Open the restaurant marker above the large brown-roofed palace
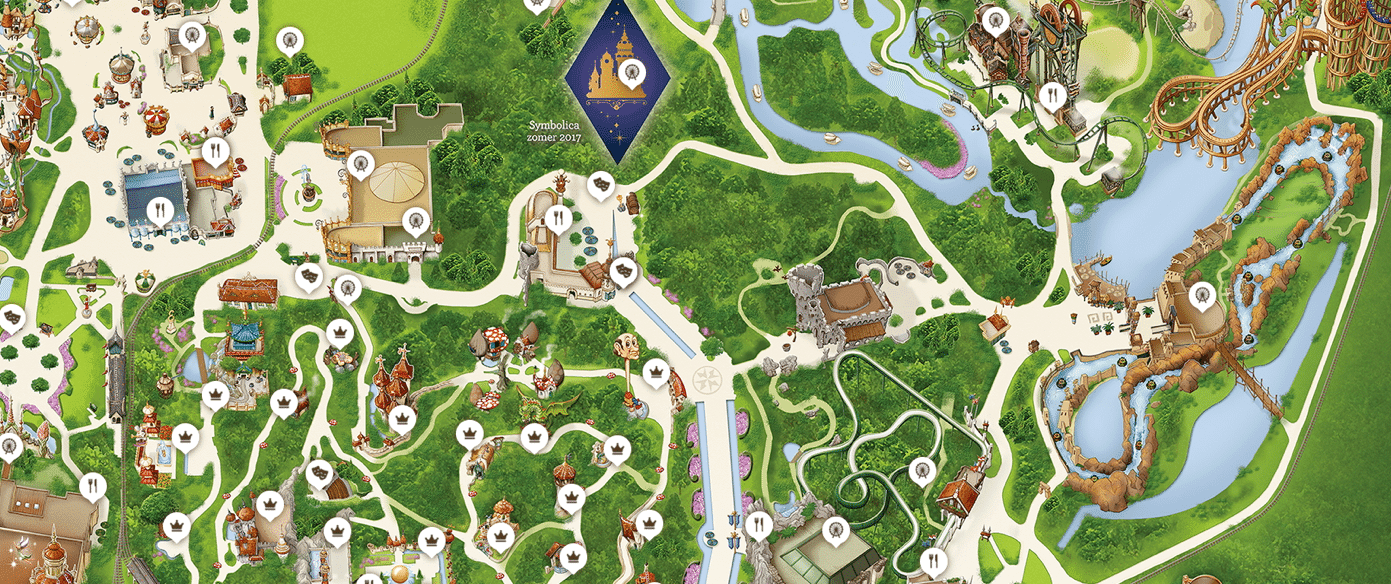Viewport: 1391px width, 584px height. pos(92,486)
